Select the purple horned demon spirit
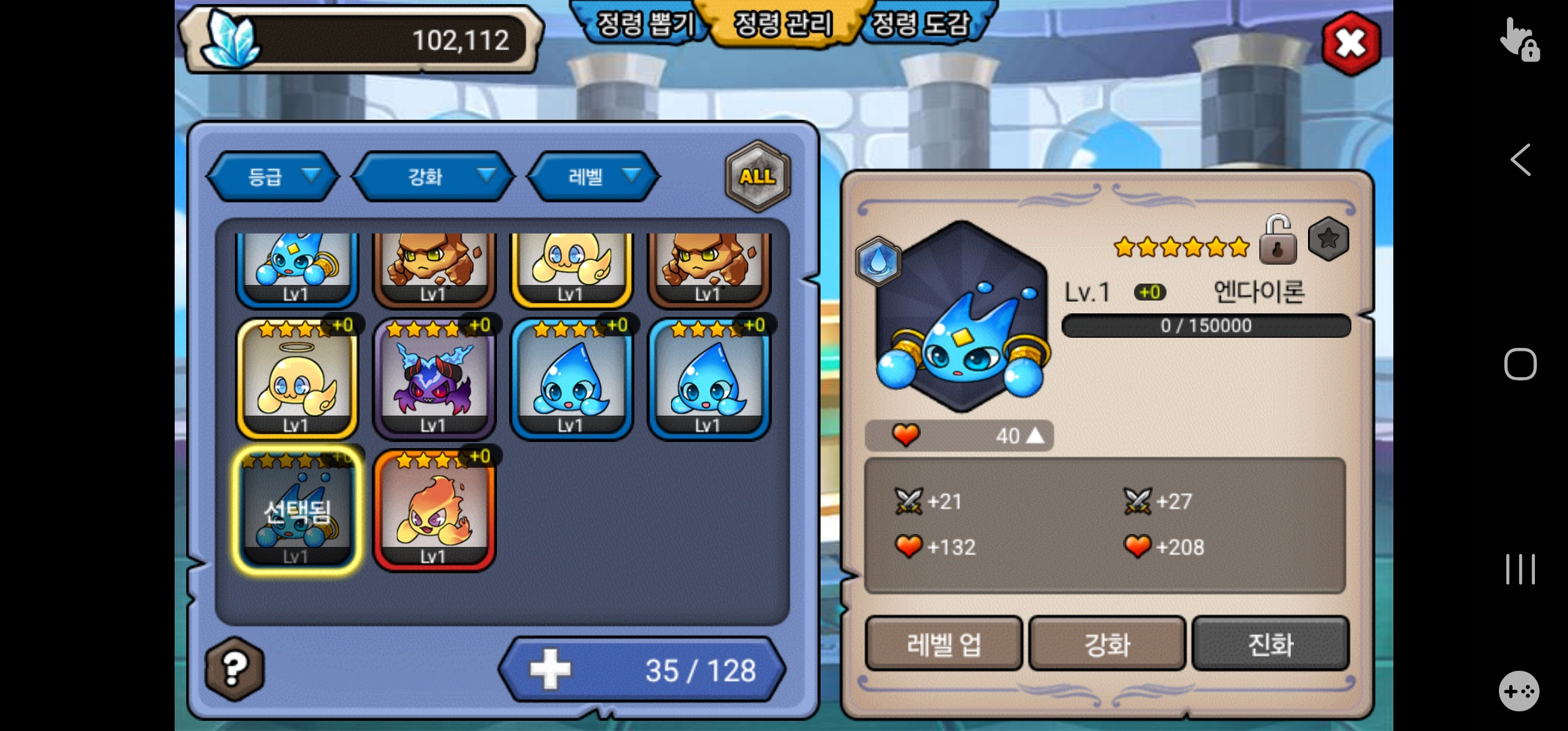This screenshot has width=1568, height=731. coord(434,380)
